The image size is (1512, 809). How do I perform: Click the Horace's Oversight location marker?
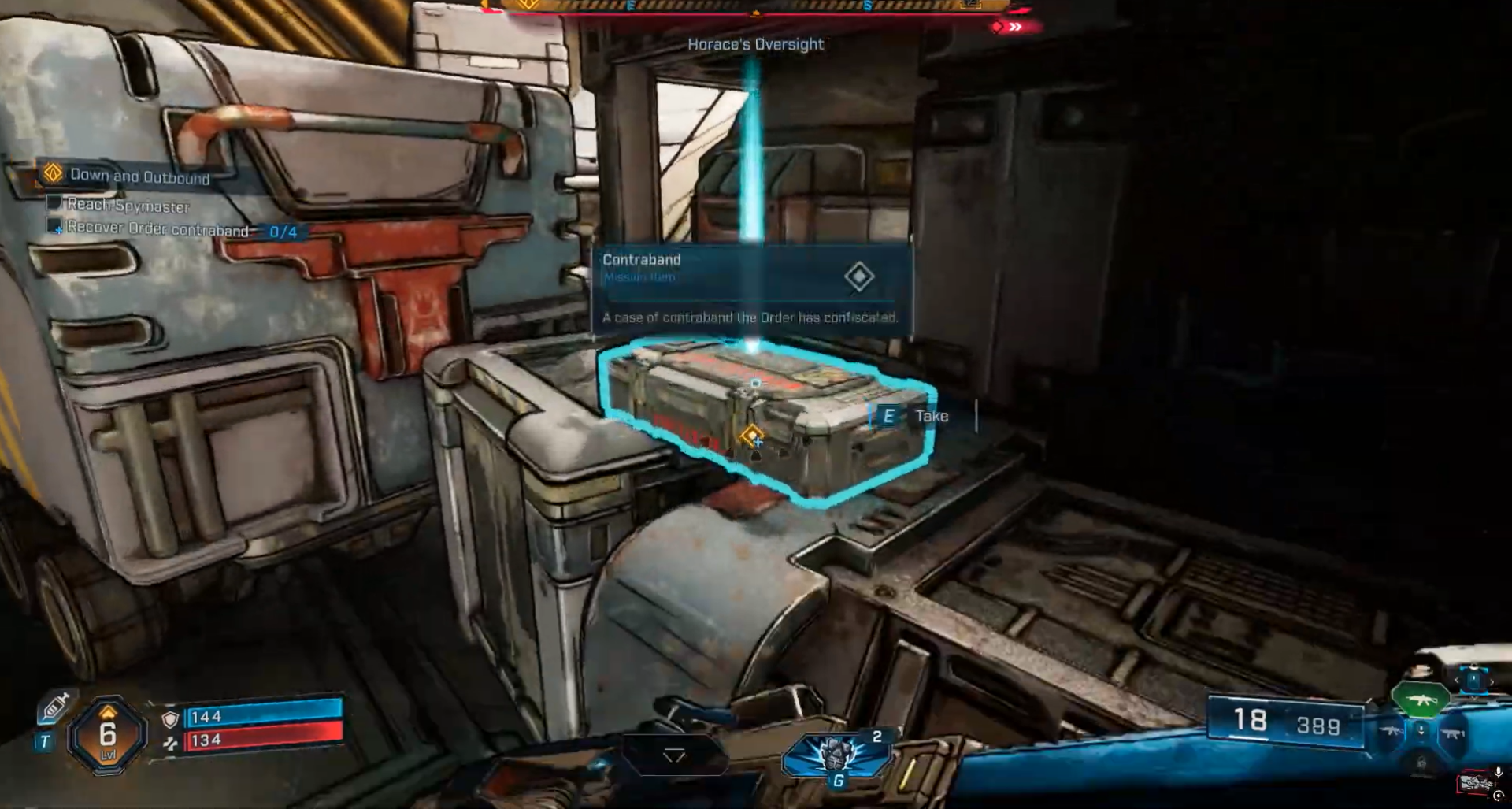click(x=755, y=44)
